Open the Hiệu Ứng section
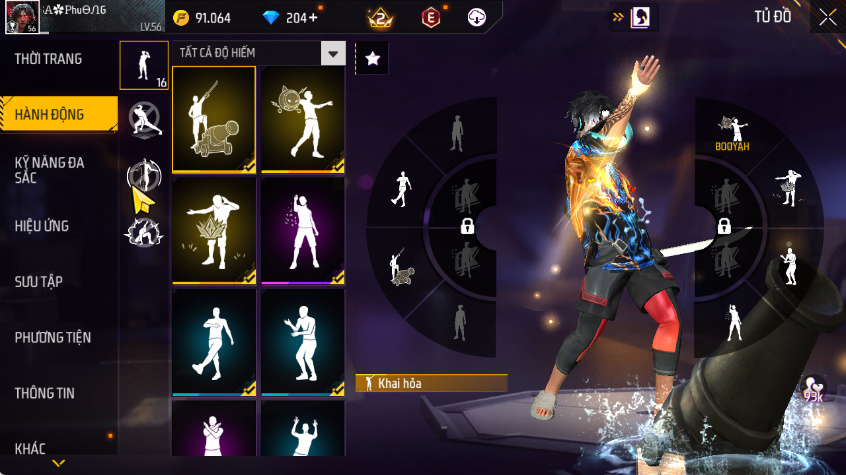Screen dimensions: 846x475 42,226
